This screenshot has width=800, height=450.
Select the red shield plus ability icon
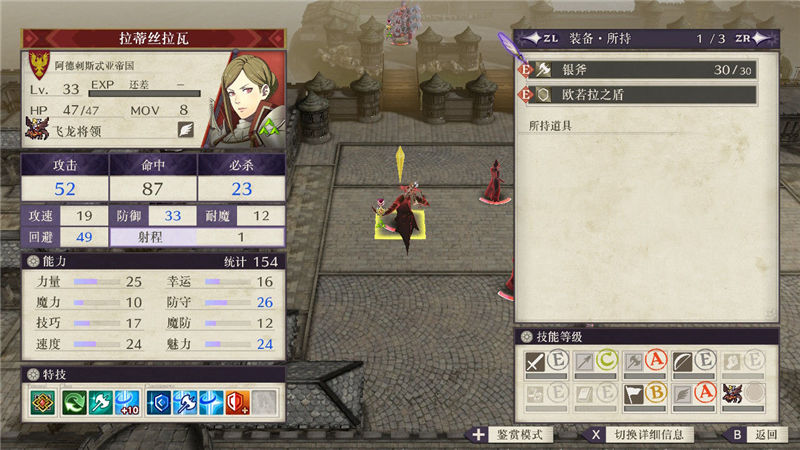click(237, 402)
